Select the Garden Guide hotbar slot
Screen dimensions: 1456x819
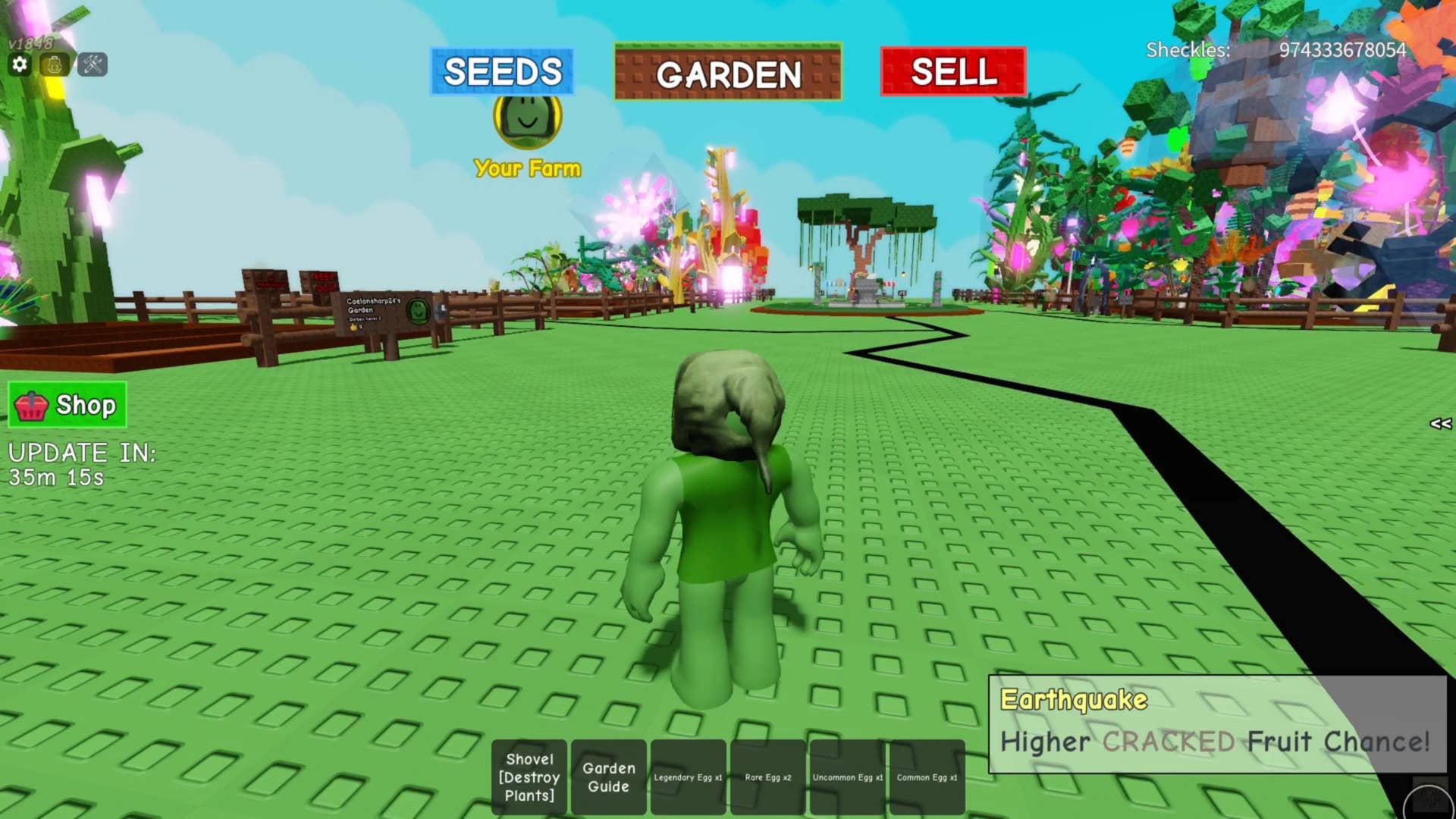click(x=609, y=777)
